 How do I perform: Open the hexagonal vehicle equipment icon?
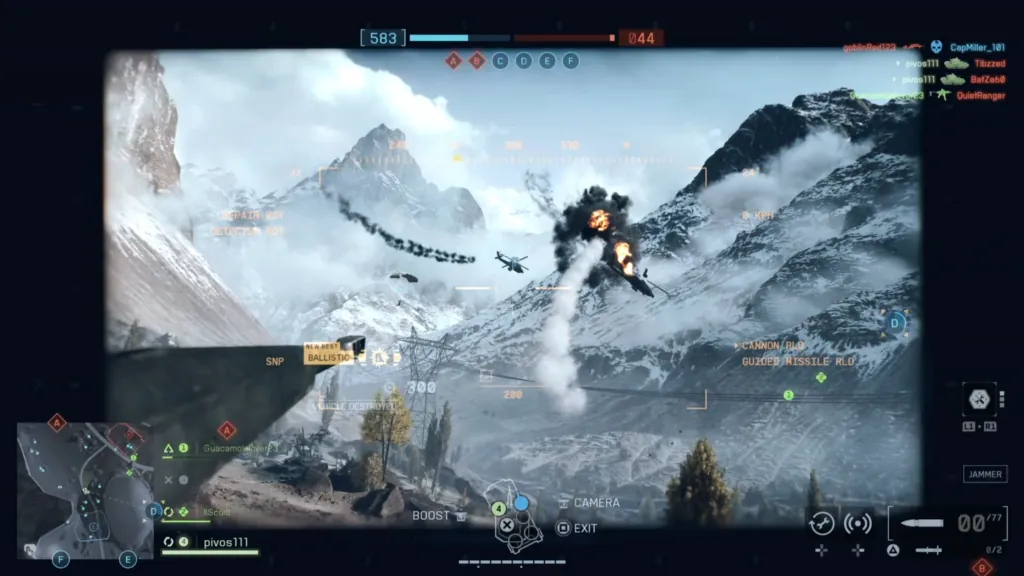click(x=979, y=399)
